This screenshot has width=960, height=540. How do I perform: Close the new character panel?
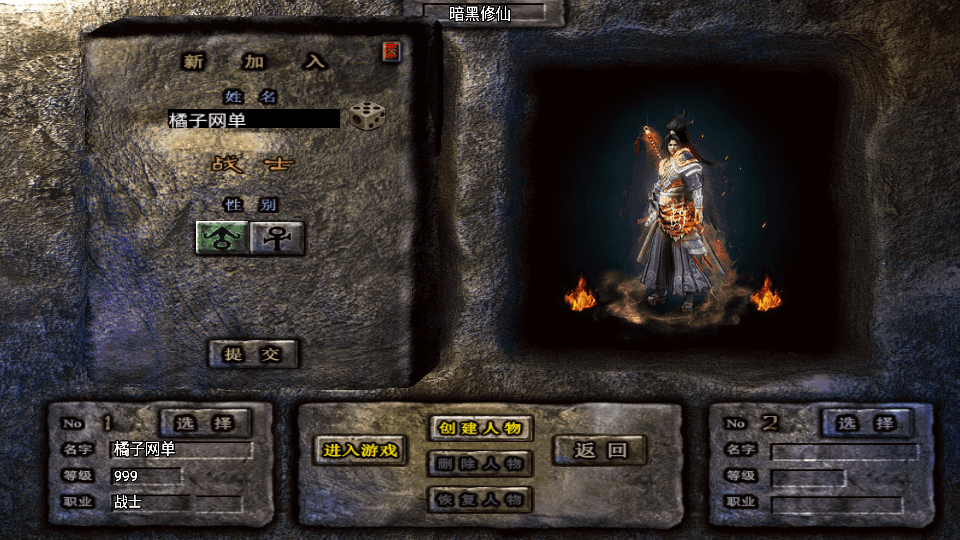pyautogui.click(x=391, y=51)
